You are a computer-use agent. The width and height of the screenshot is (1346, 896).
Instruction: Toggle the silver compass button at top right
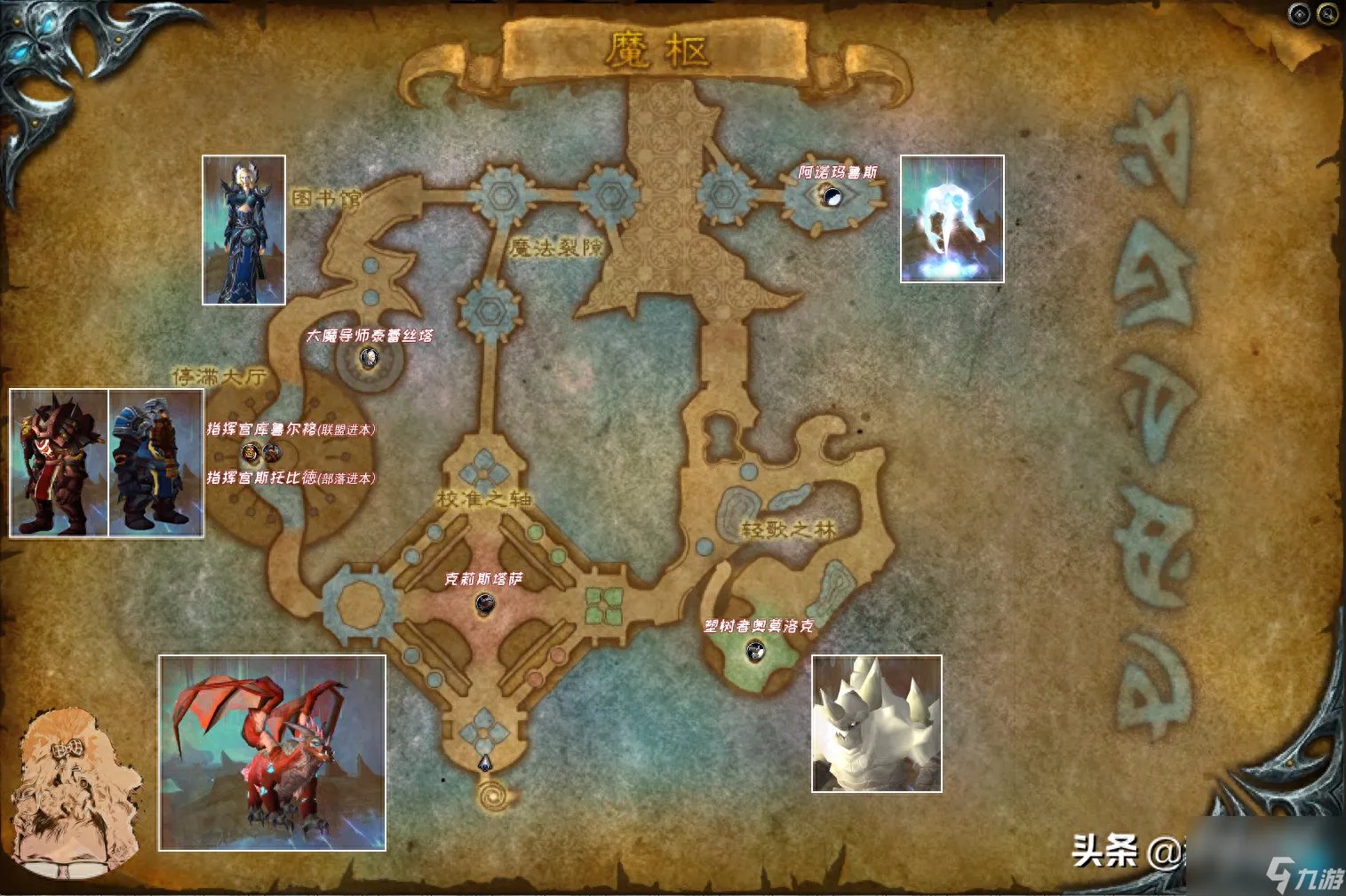(x=1297, y=12)
